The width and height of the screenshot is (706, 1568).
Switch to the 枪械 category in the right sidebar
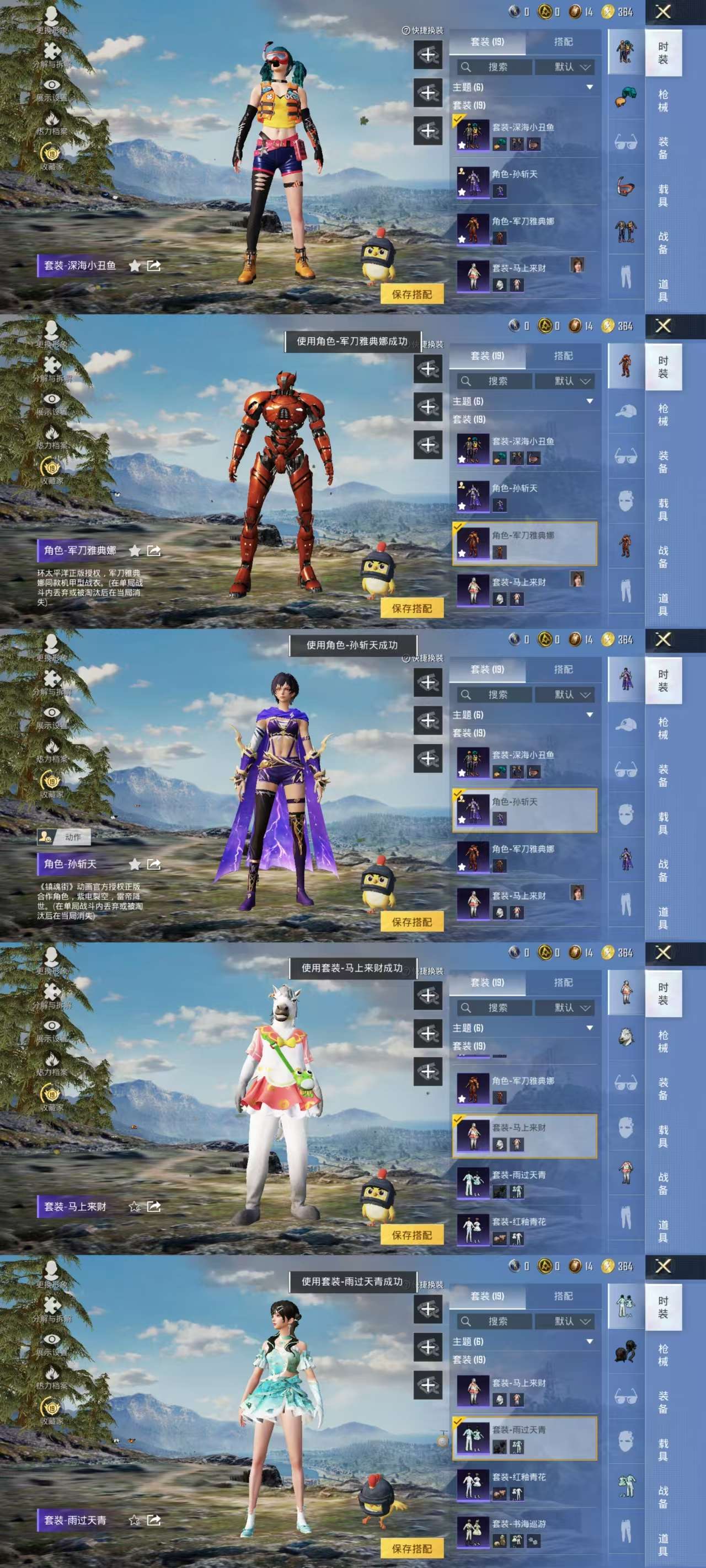pos(664,102)
